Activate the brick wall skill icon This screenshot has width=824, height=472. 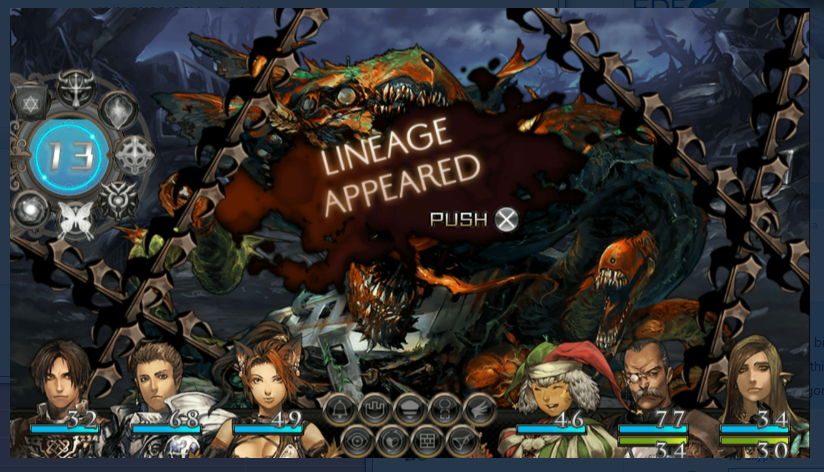(x=426, y=439)
